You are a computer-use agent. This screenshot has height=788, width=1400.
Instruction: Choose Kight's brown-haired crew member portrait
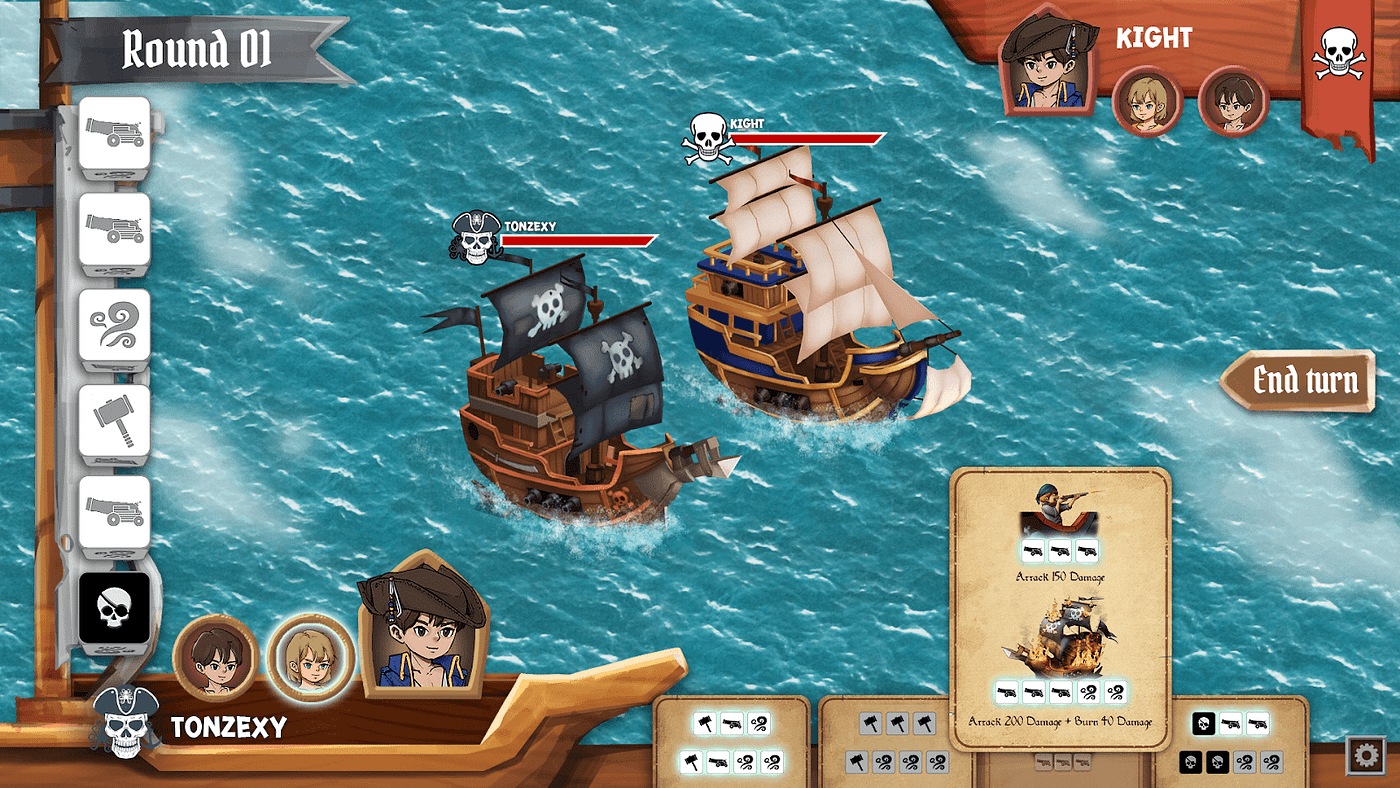(1233, 100)
